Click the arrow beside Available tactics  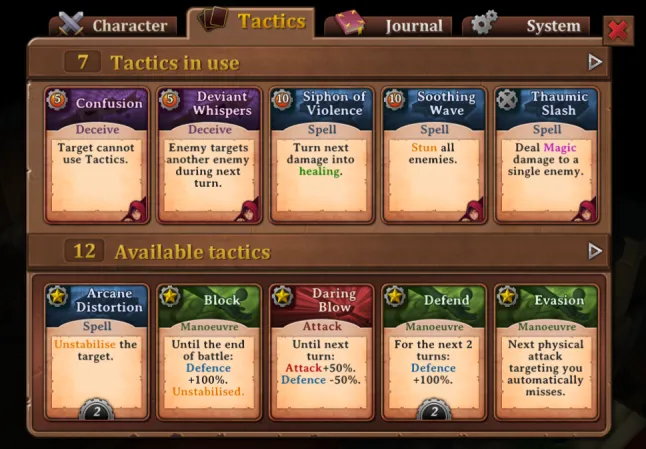pyautogui.click(x=596, y=250)
